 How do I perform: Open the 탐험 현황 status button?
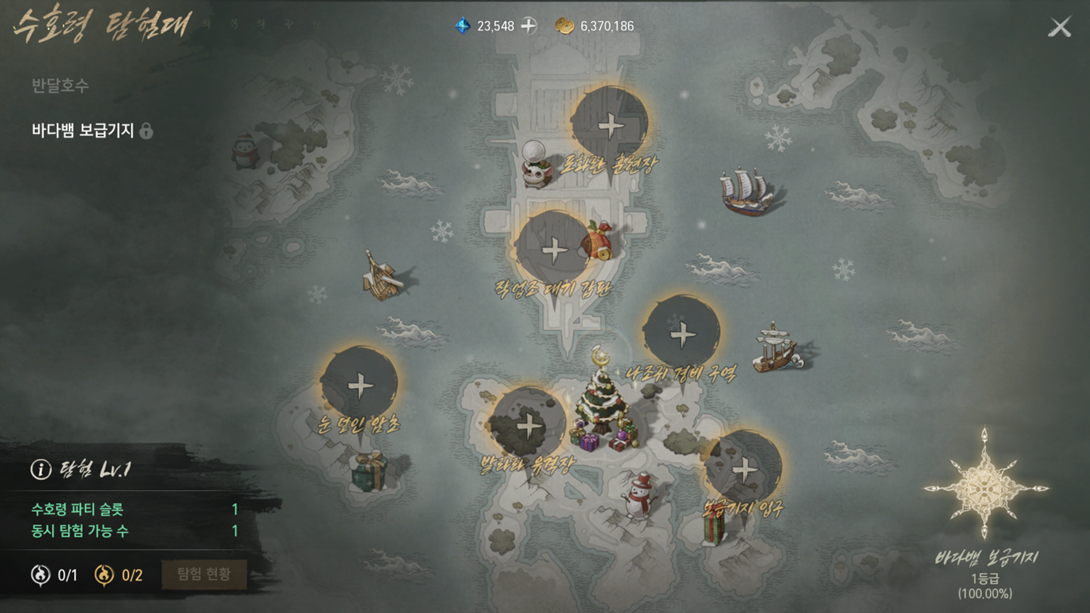[204, 574]
